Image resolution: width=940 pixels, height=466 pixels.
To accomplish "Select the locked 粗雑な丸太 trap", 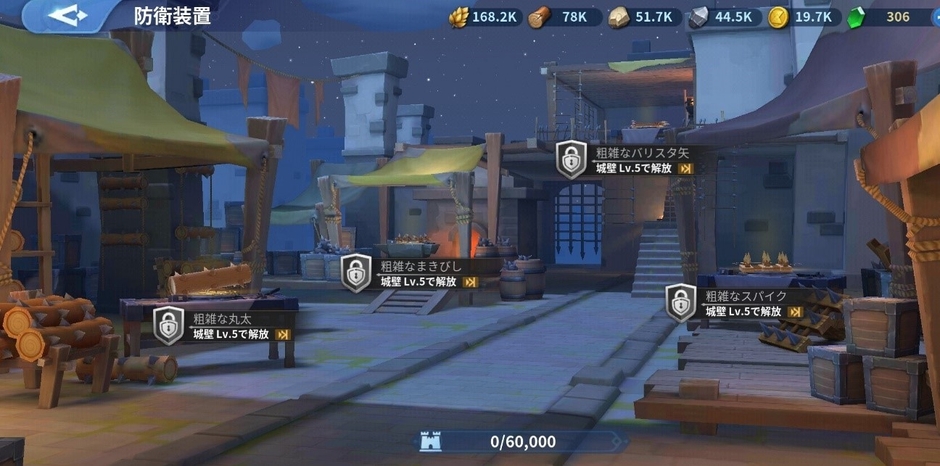I will point(224,326).
